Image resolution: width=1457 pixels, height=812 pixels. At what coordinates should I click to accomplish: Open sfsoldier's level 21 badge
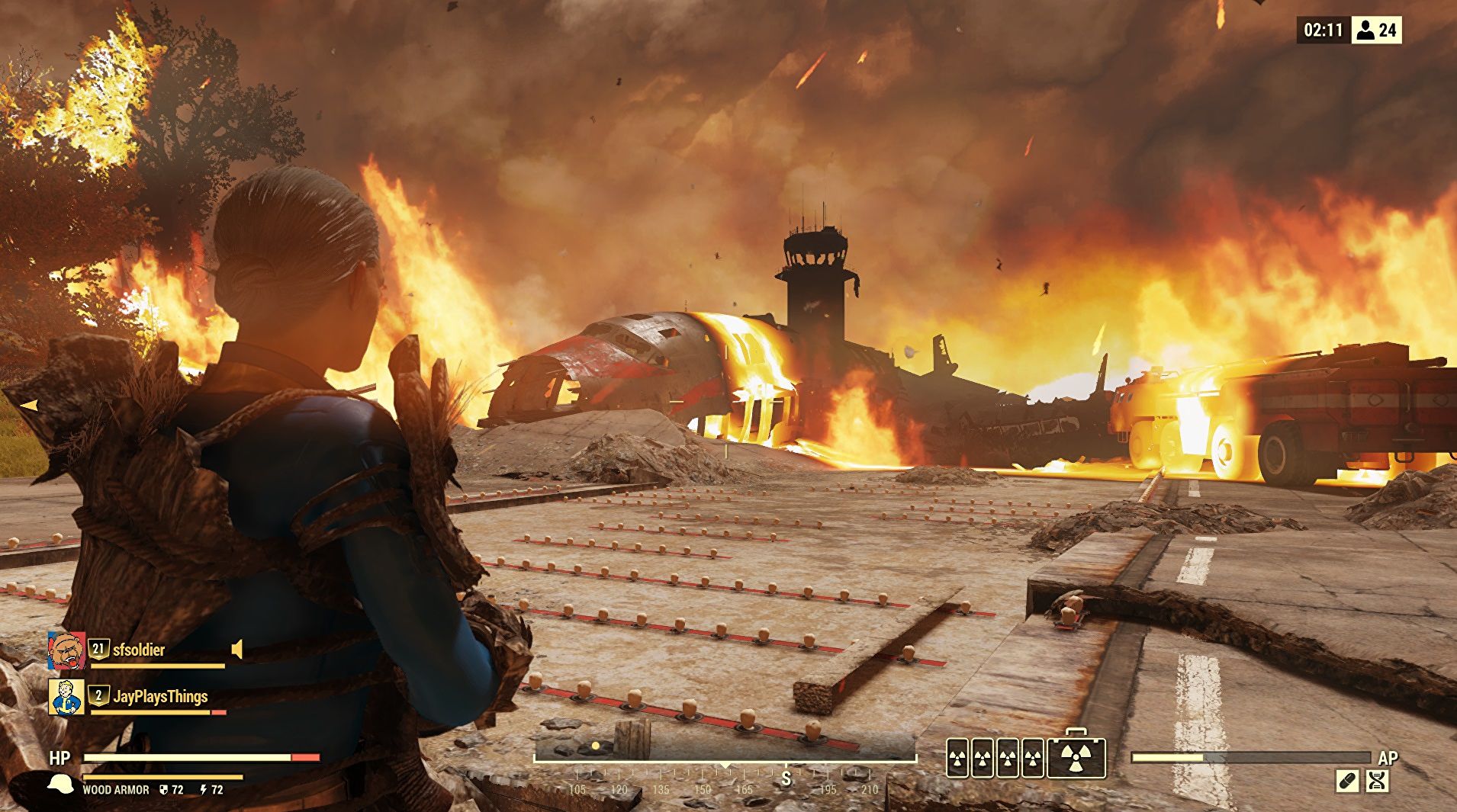pos(99,650)
